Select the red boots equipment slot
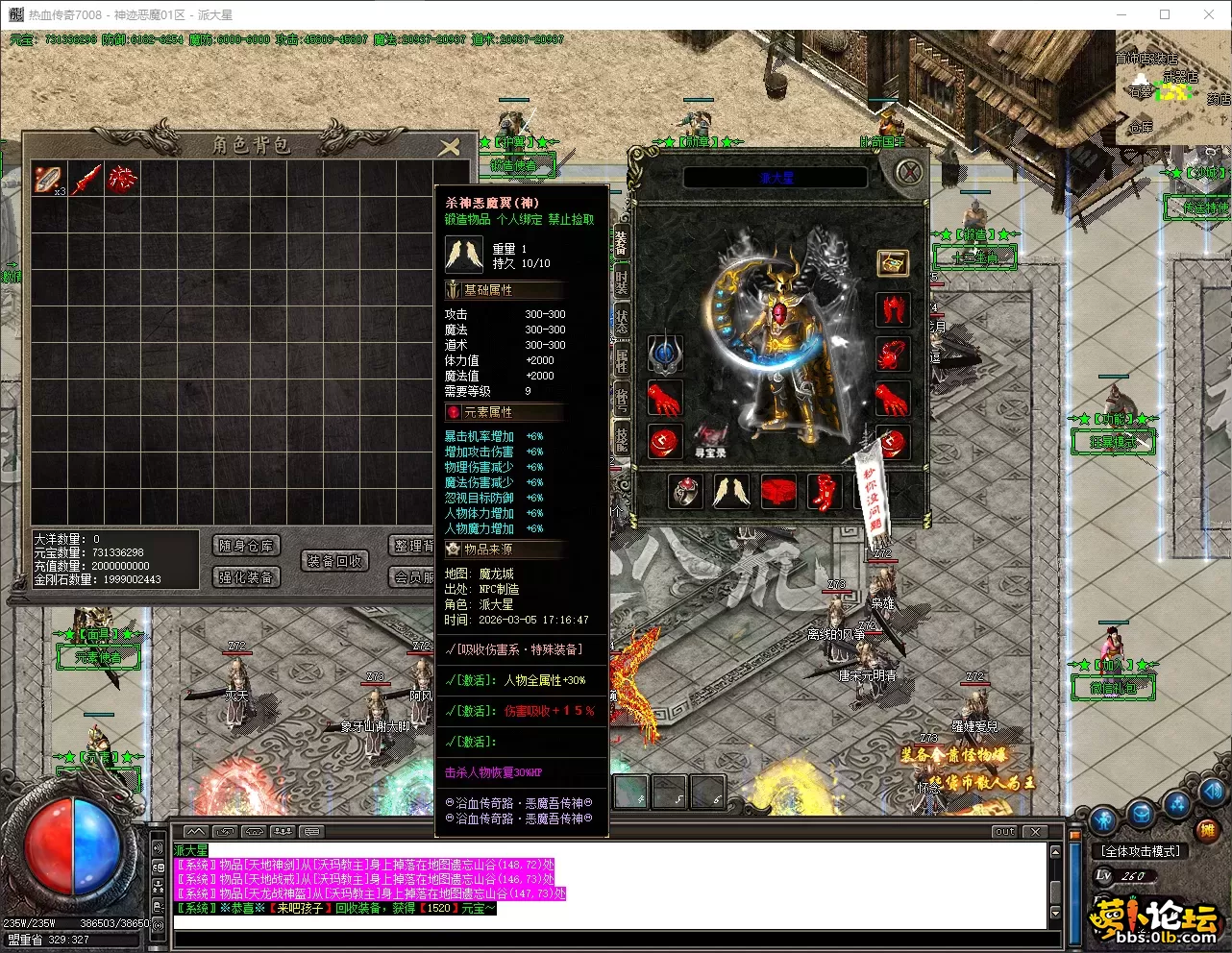Viewport: 1232px width, 953px height. click(824, 492)
